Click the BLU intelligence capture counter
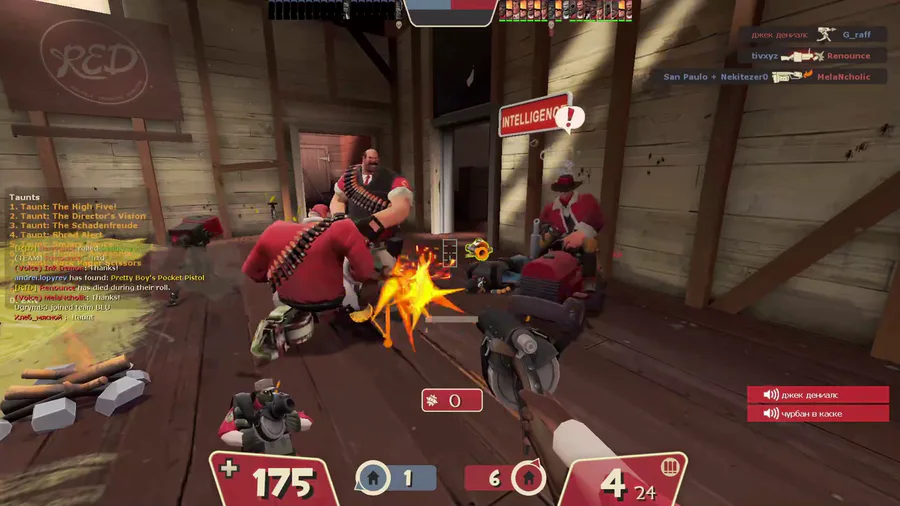Screen dimensions: 900x506 [396, 478]
